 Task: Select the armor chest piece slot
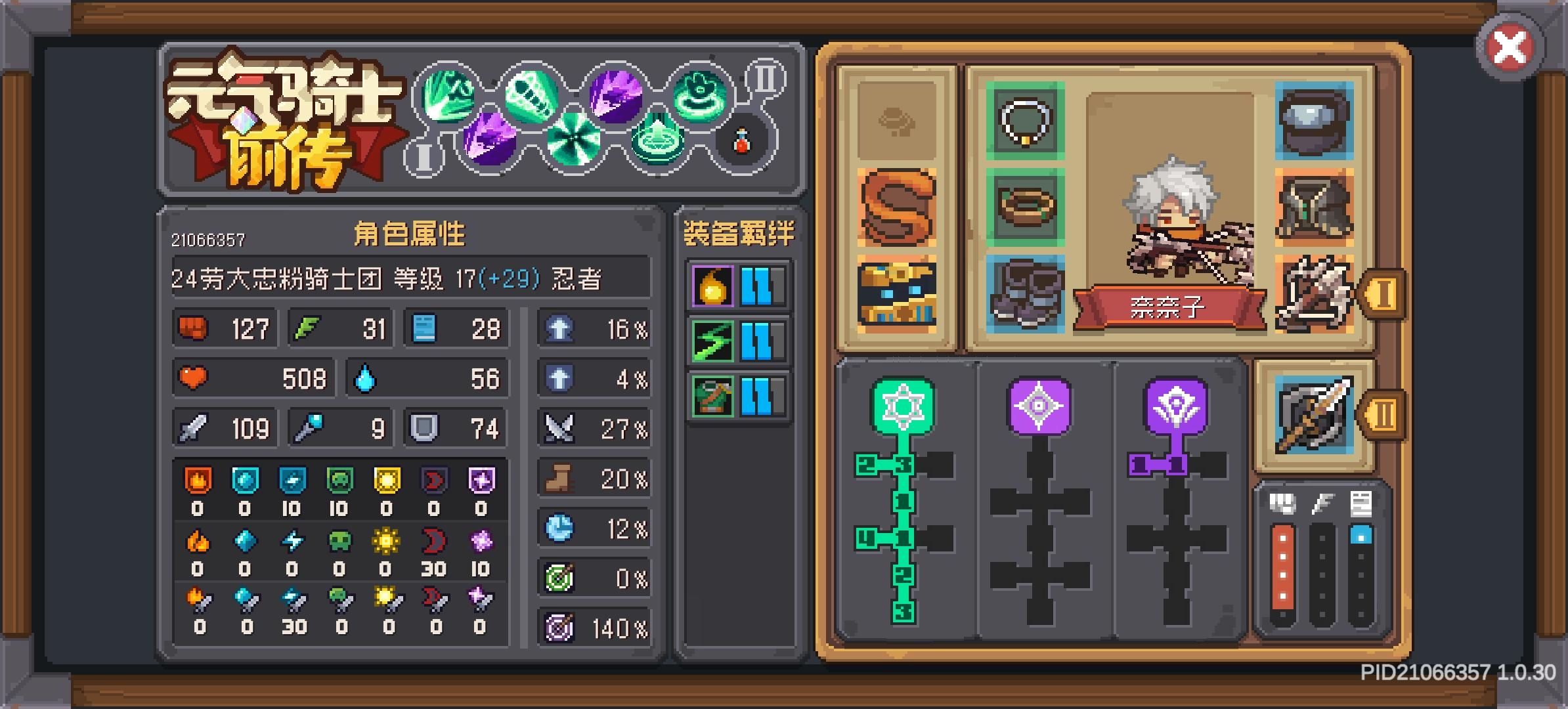[1315, 207]
